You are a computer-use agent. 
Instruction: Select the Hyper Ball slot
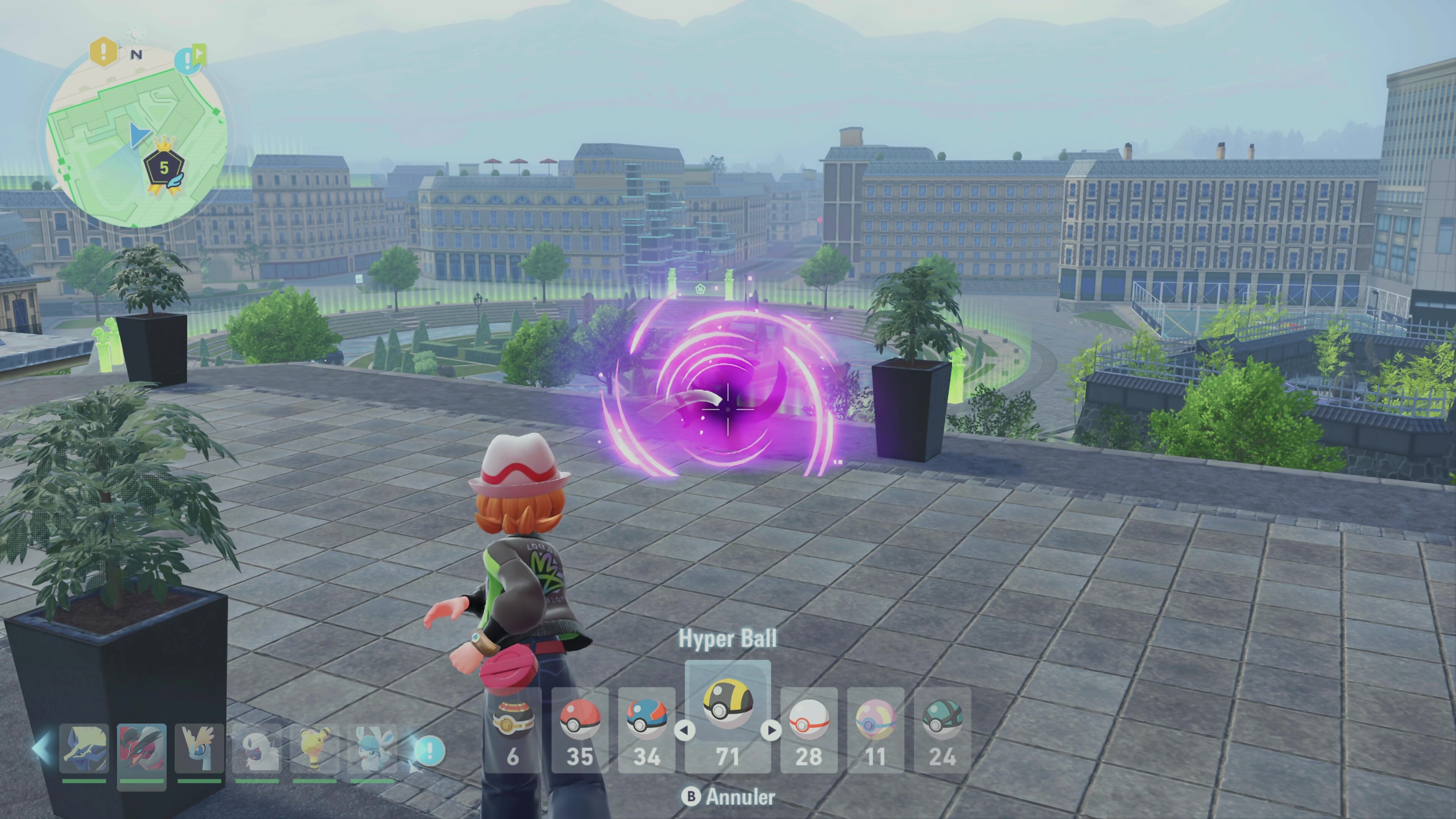[x=728, y=715]
